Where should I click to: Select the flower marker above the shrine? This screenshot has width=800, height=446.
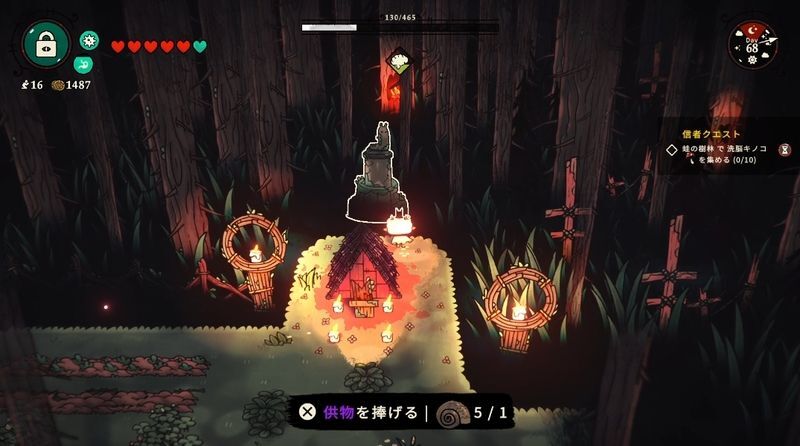tap(399, 62)
